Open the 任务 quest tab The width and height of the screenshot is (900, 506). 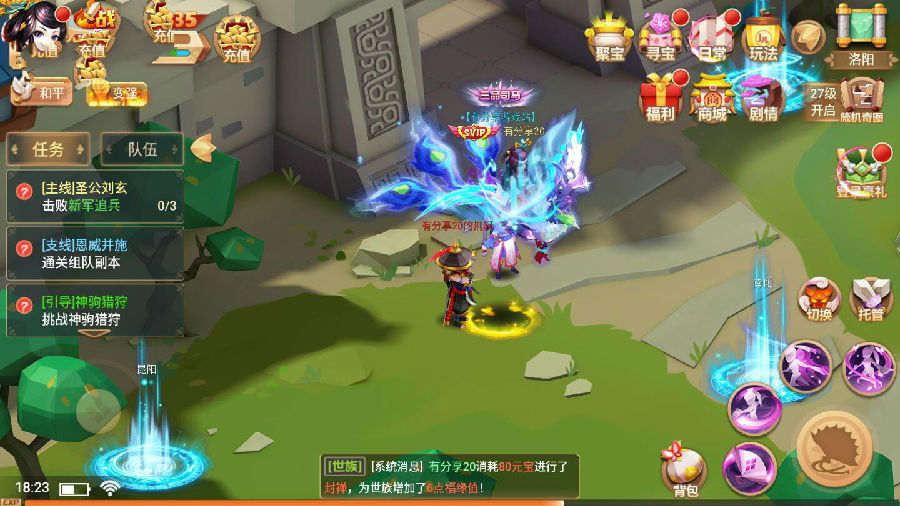[48, 150]
